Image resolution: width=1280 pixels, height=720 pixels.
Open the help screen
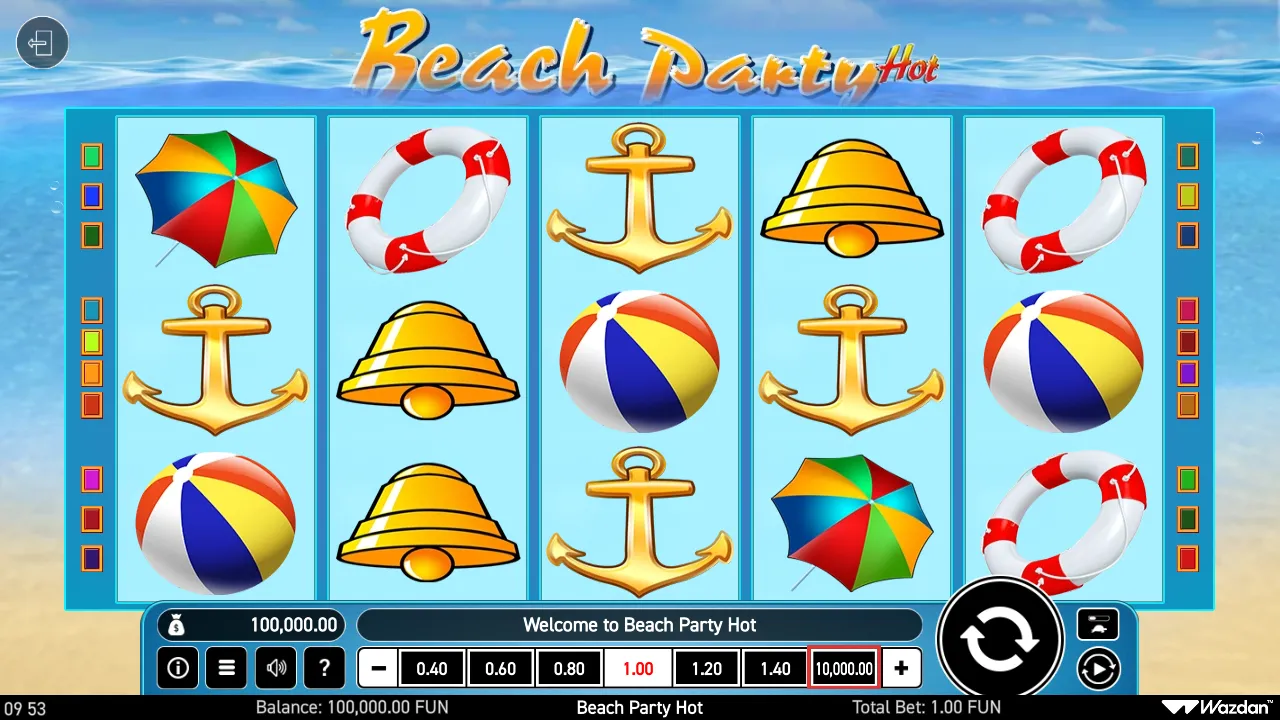tap(324, 668)
